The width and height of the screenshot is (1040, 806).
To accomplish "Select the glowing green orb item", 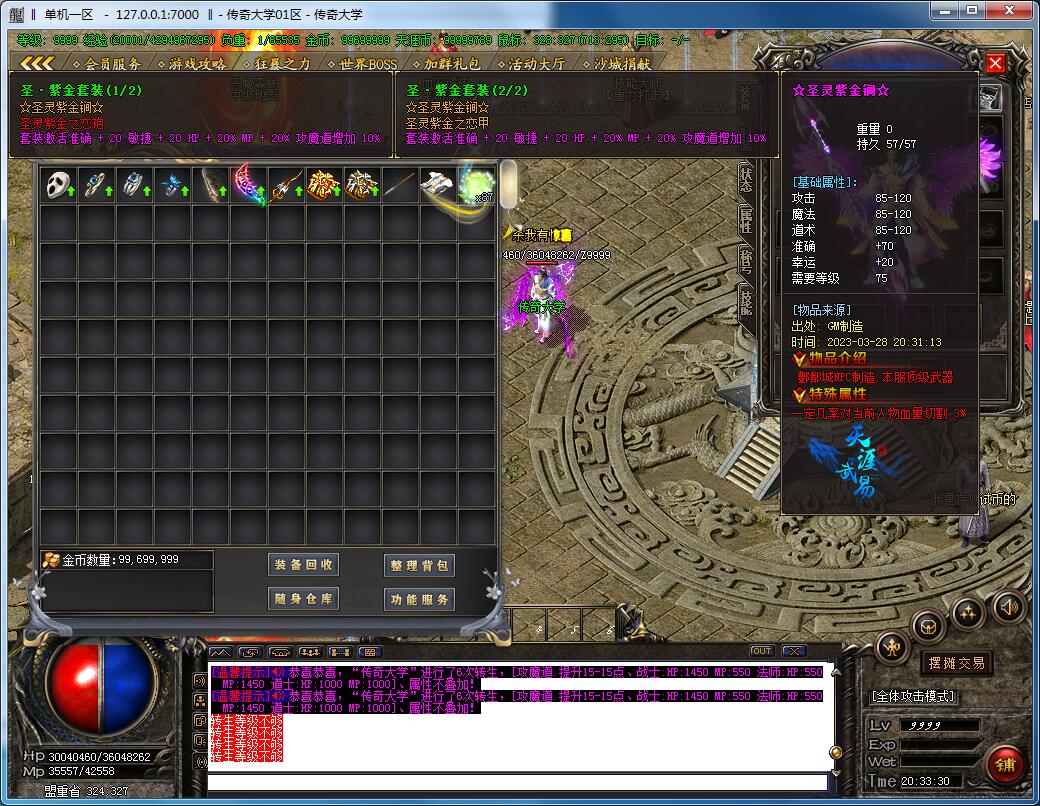I will pyautogui.click(x=478, y=184).
